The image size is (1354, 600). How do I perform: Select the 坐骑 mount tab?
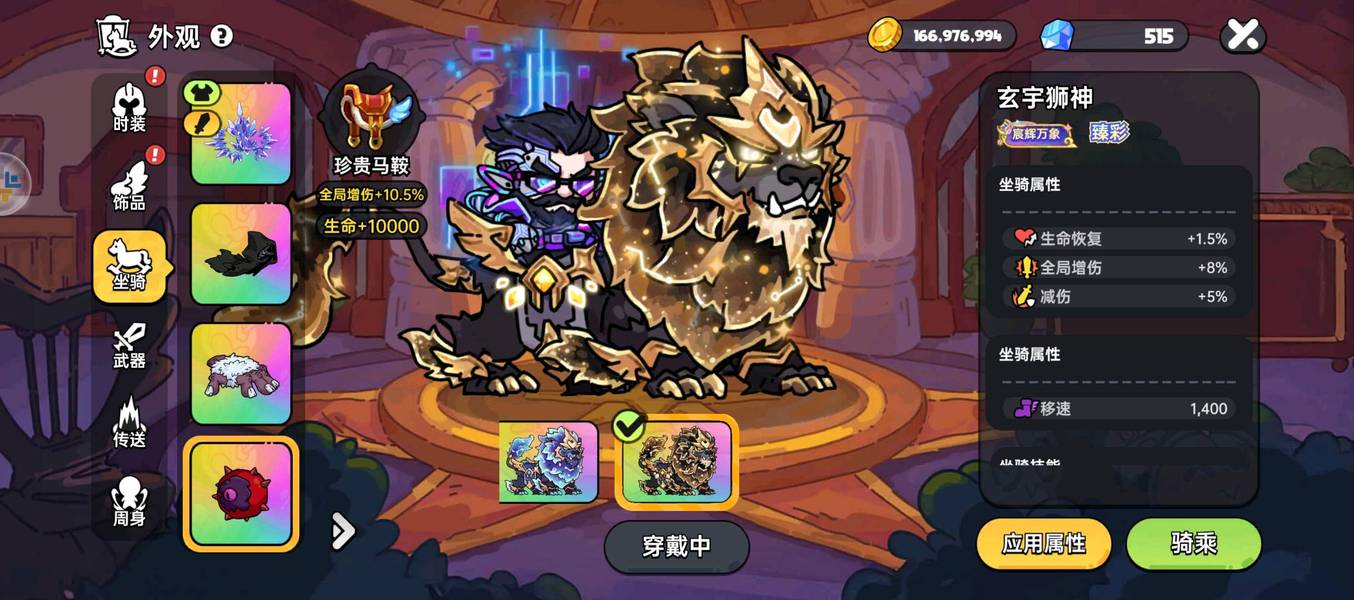(129, 266)
